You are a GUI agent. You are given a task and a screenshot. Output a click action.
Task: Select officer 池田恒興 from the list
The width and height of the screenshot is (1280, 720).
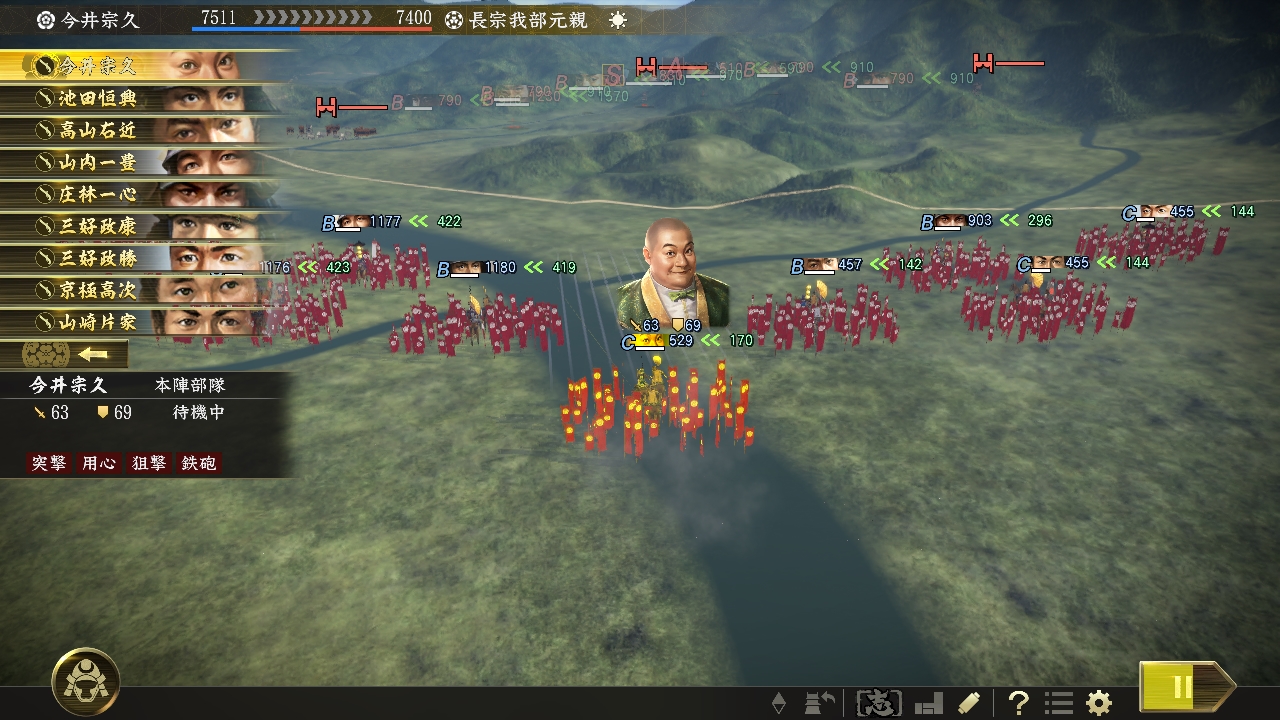pyautogui.click(x=140, y=98)
